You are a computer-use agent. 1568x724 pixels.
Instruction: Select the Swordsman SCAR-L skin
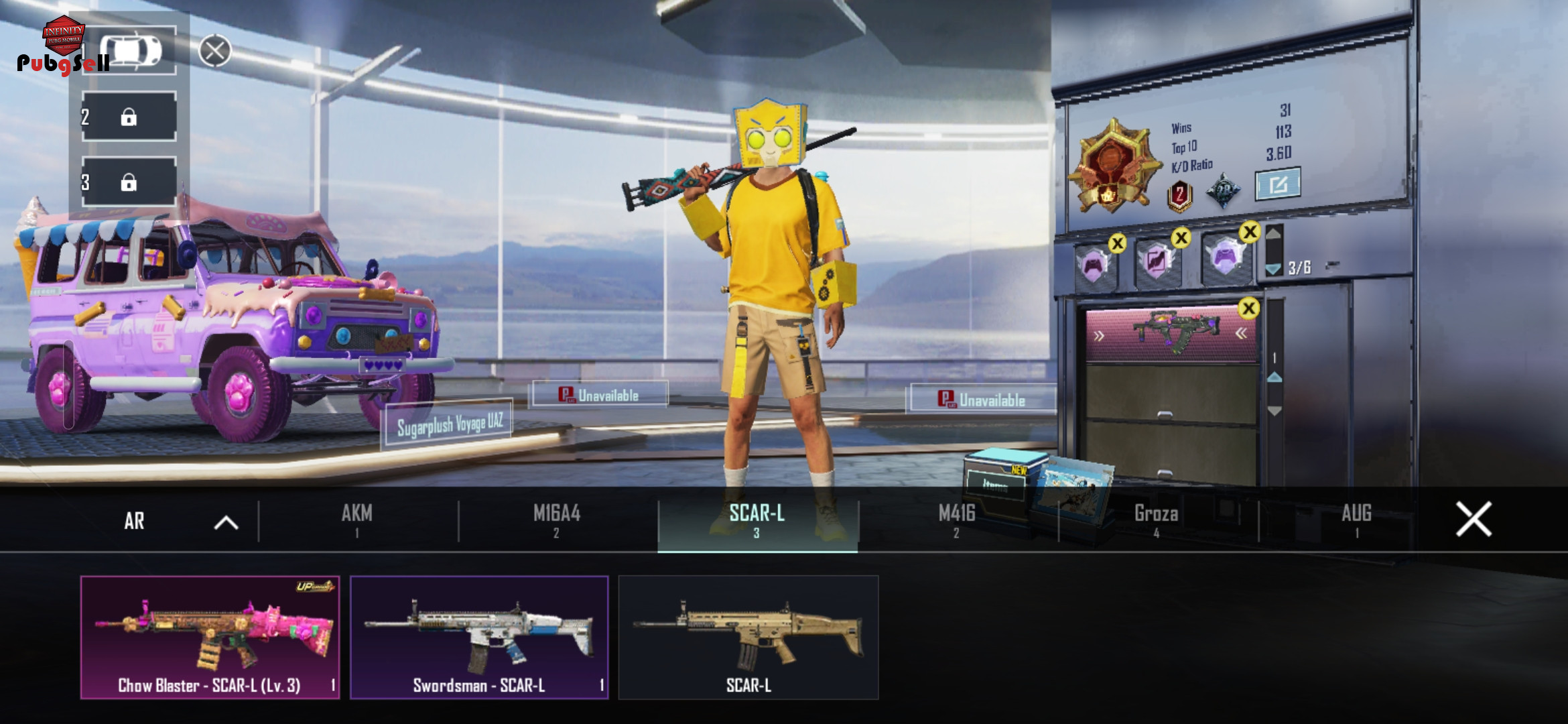pos(479,637)
